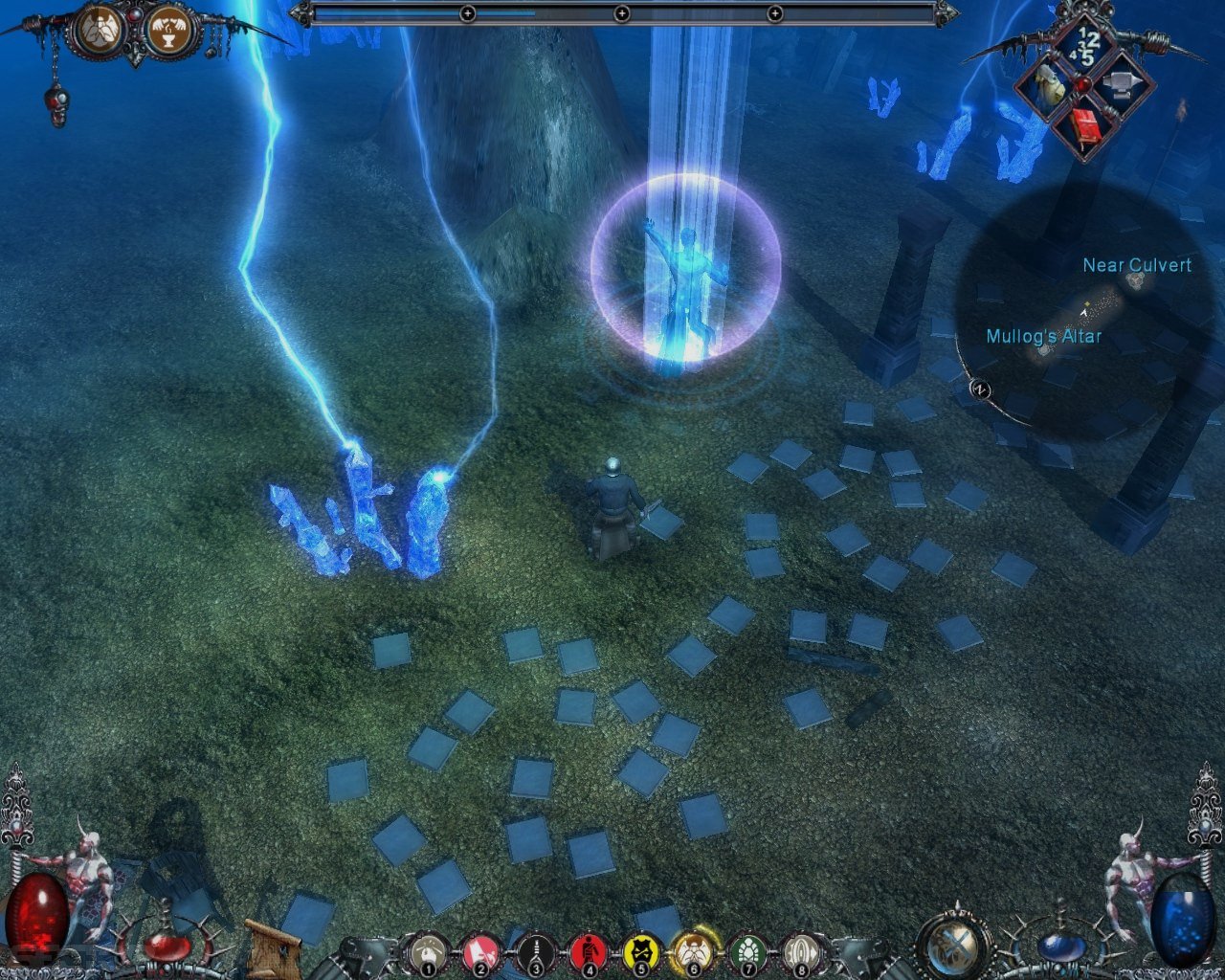Use the pink-red skill in slot 2
Screen dimensions: 1225x980
point(479,952)
